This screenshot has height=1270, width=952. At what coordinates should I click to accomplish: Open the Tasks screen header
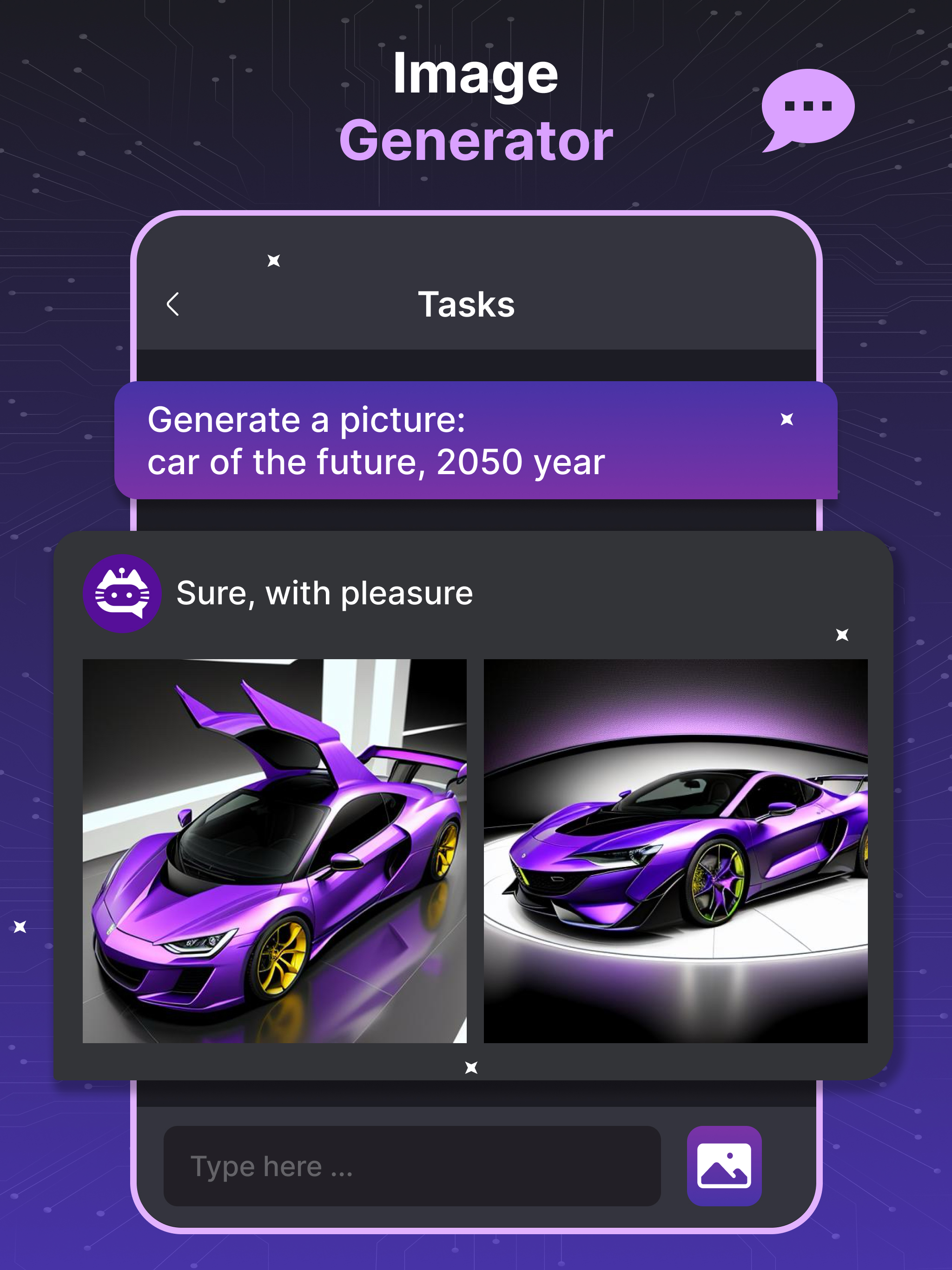coord(466,303)
